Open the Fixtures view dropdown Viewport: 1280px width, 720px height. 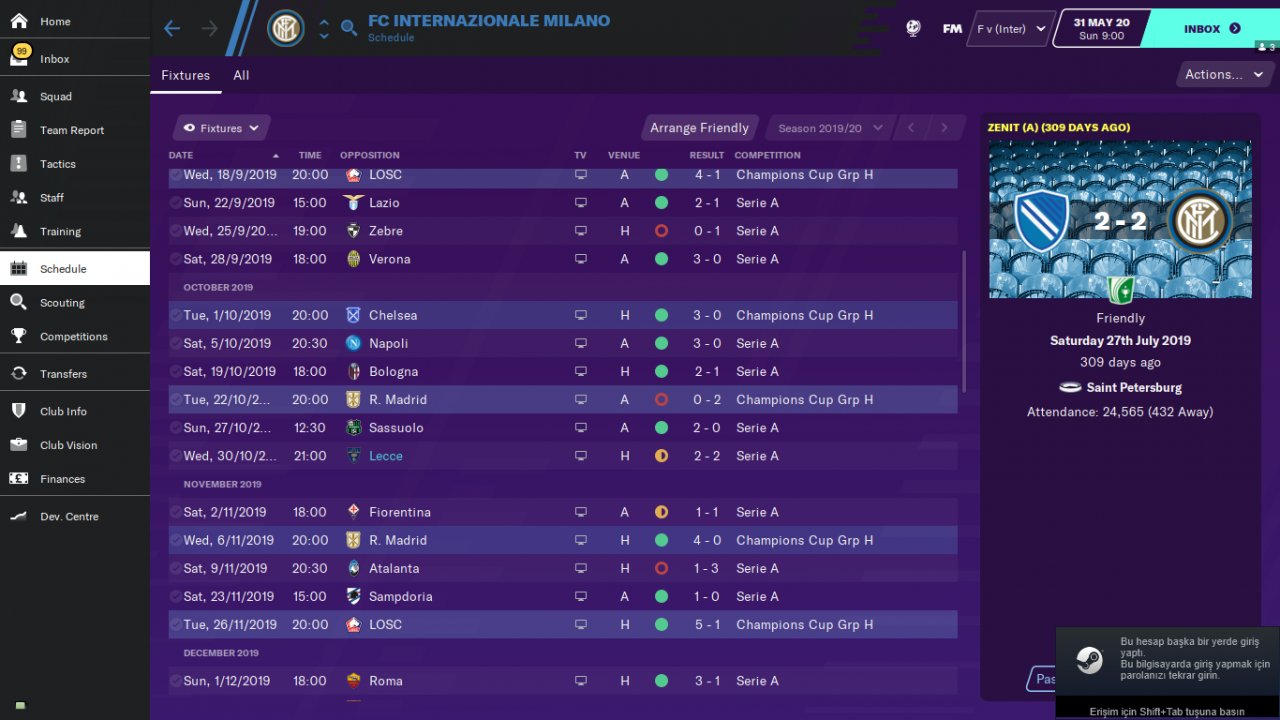(221, 128)
